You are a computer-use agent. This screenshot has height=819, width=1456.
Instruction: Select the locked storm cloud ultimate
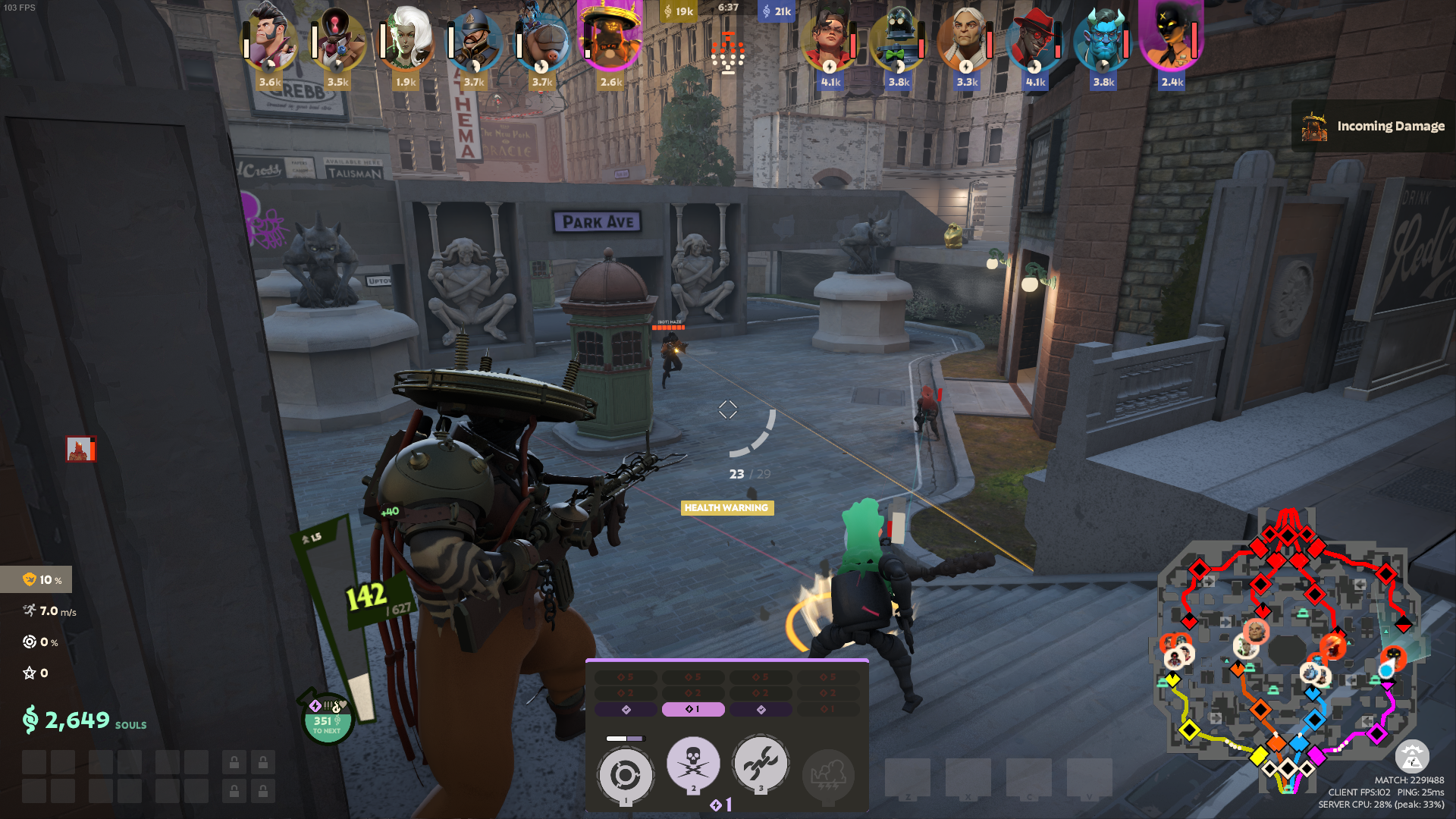828,775
